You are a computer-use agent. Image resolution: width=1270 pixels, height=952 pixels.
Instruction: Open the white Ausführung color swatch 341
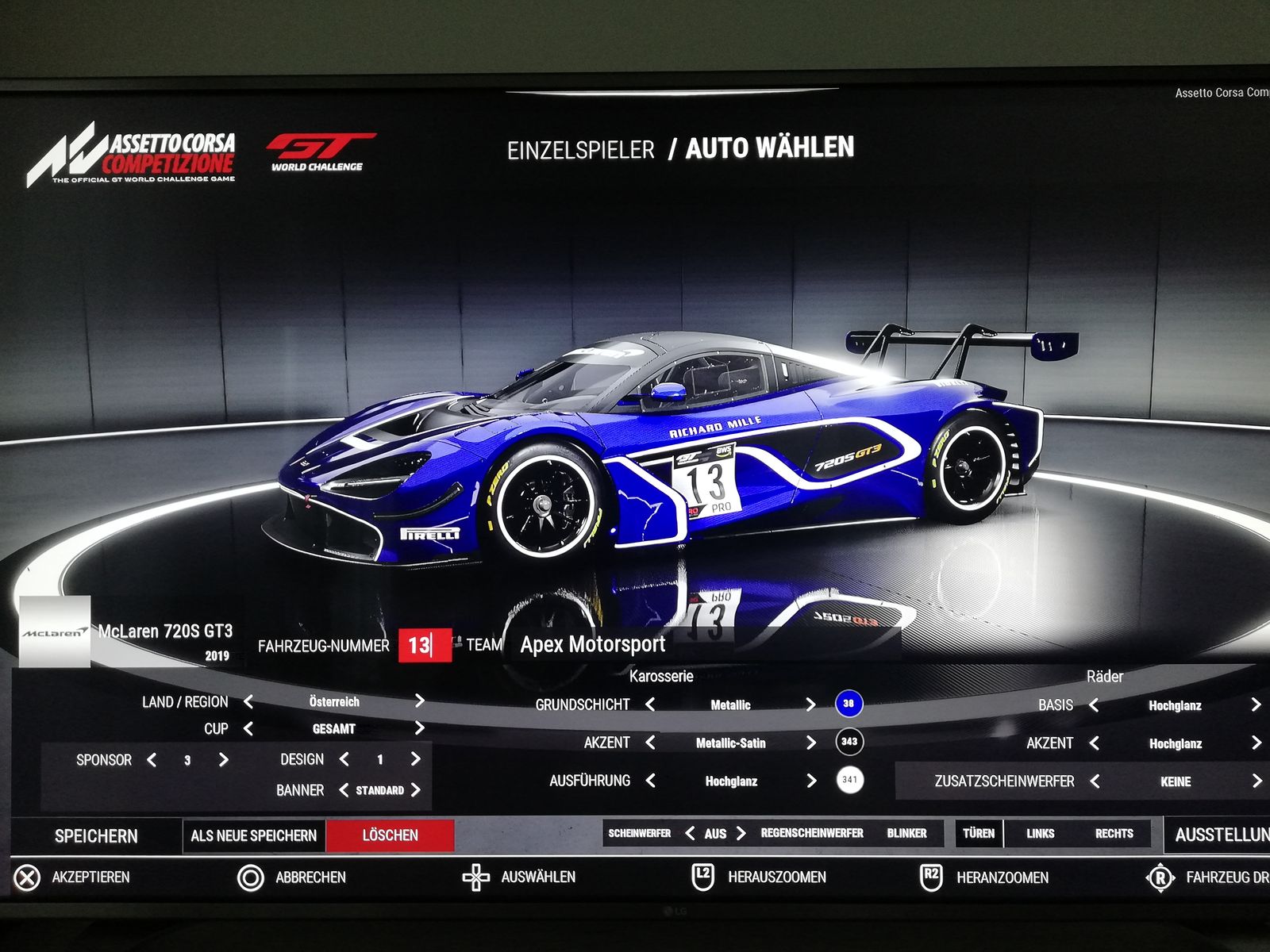click(849, 780)
